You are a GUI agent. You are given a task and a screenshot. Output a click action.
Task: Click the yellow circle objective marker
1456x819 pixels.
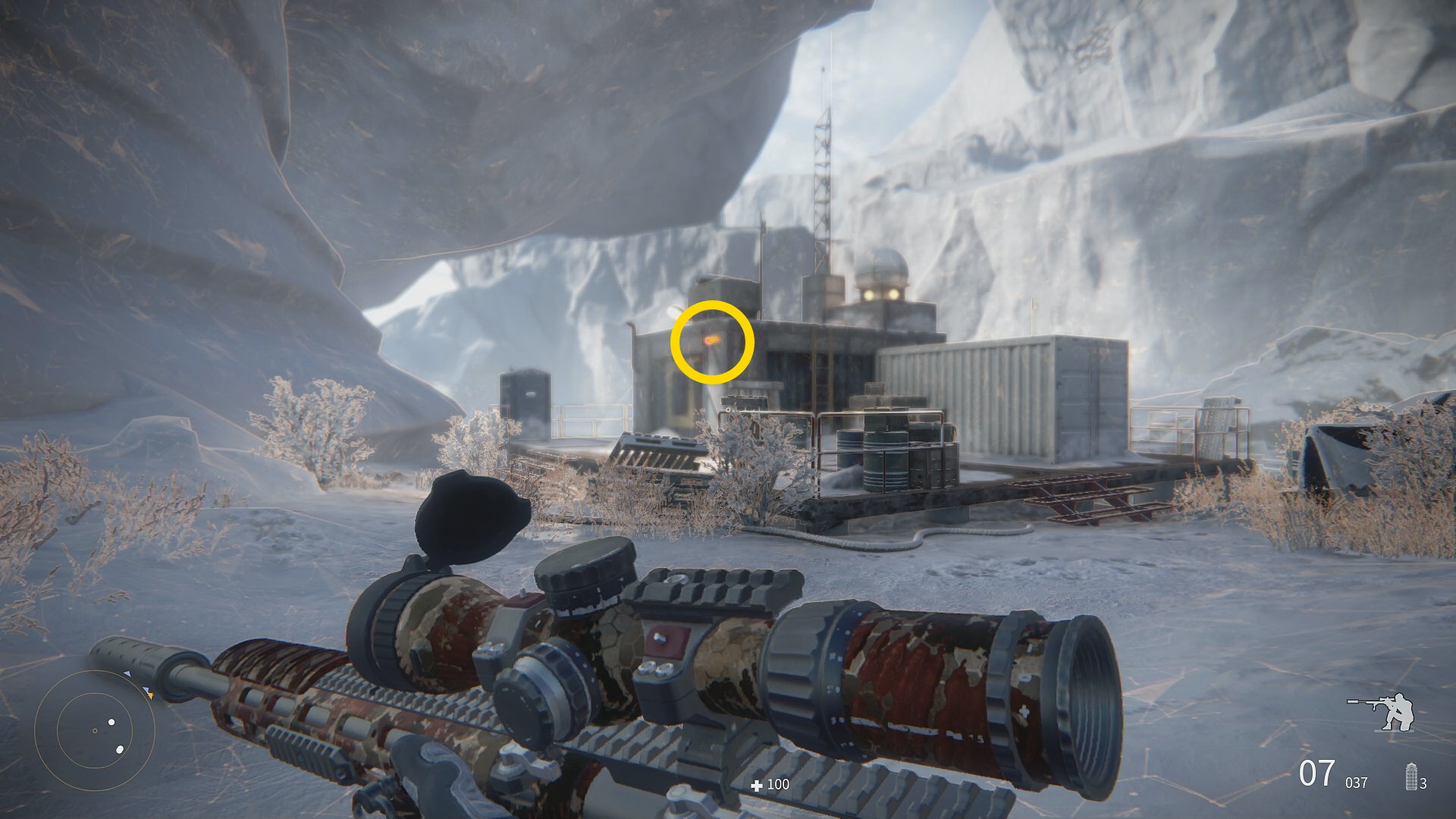click(711, 342)
